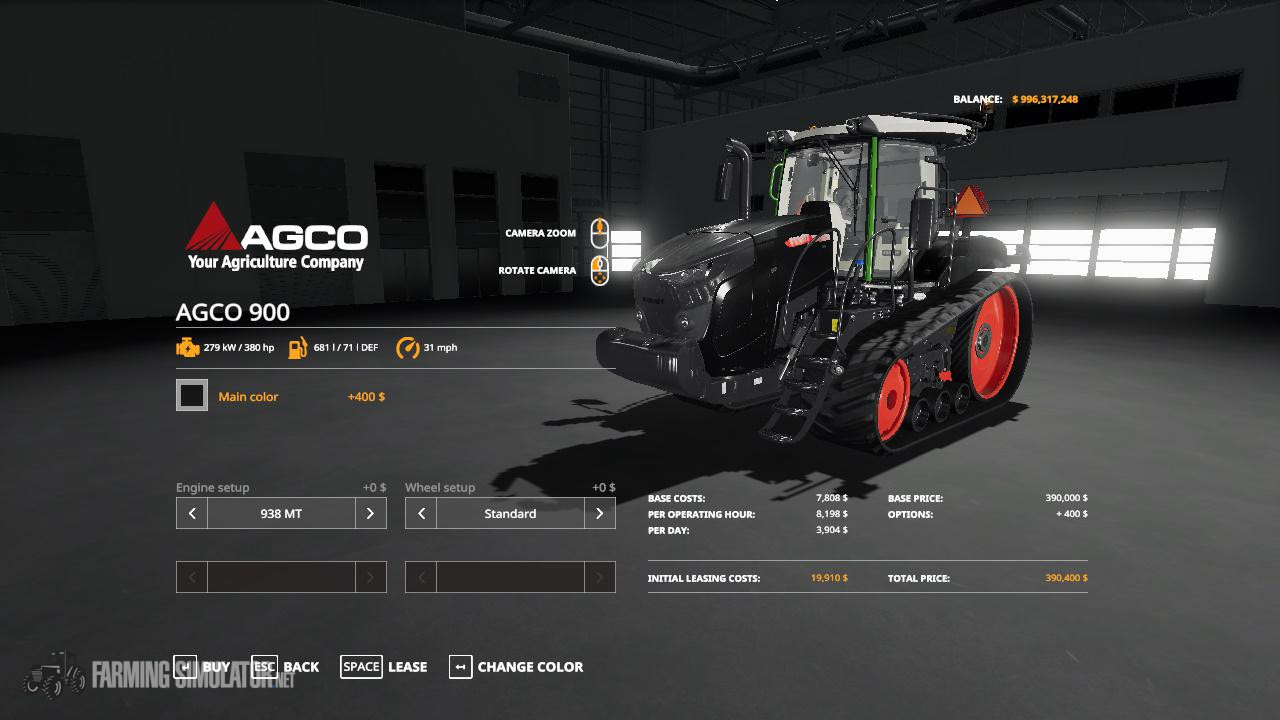The image size is (1280, 720).
Task: Click previous arrow for 938 MT engine
Action: point(191,513)
